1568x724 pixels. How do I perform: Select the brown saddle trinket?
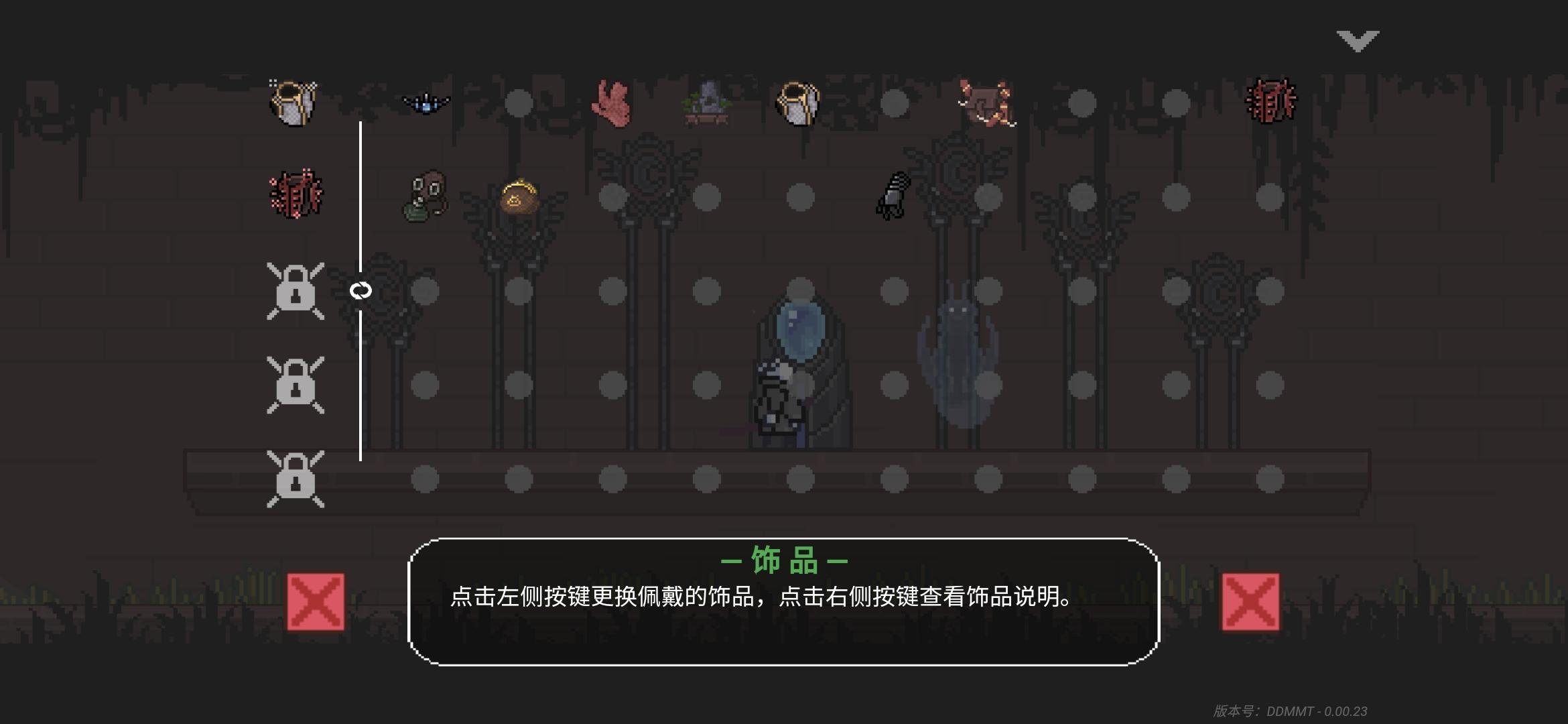pyautogui.click(x=985, y=102)
